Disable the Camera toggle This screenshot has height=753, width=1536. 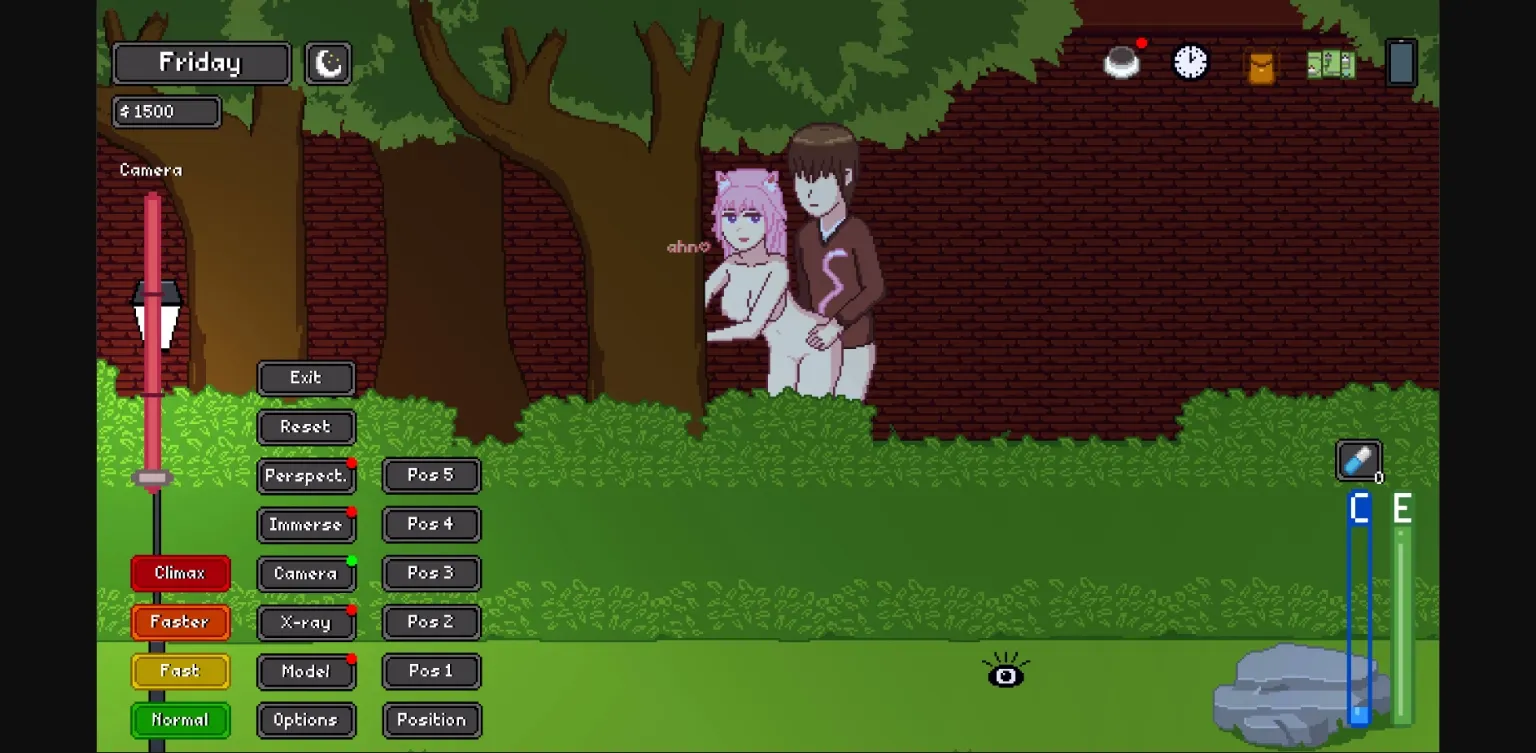(306, 573)
